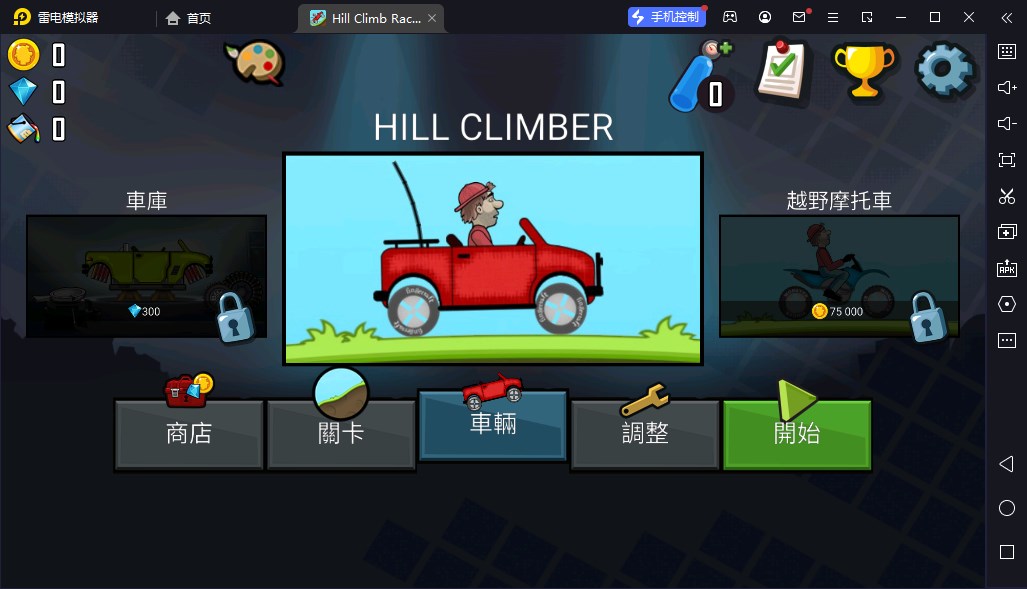1027x589 pixels.
Task: Click the gold coin balance icon
Action: coord(23,55)
